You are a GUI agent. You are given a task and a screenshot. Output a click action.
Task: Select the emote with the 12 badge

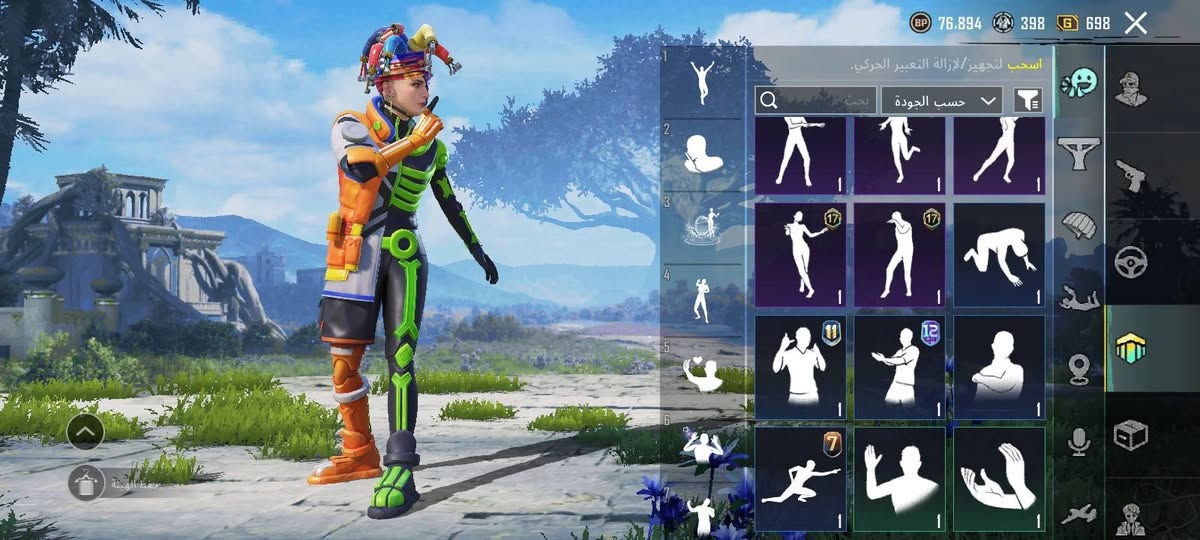[899, 367]
